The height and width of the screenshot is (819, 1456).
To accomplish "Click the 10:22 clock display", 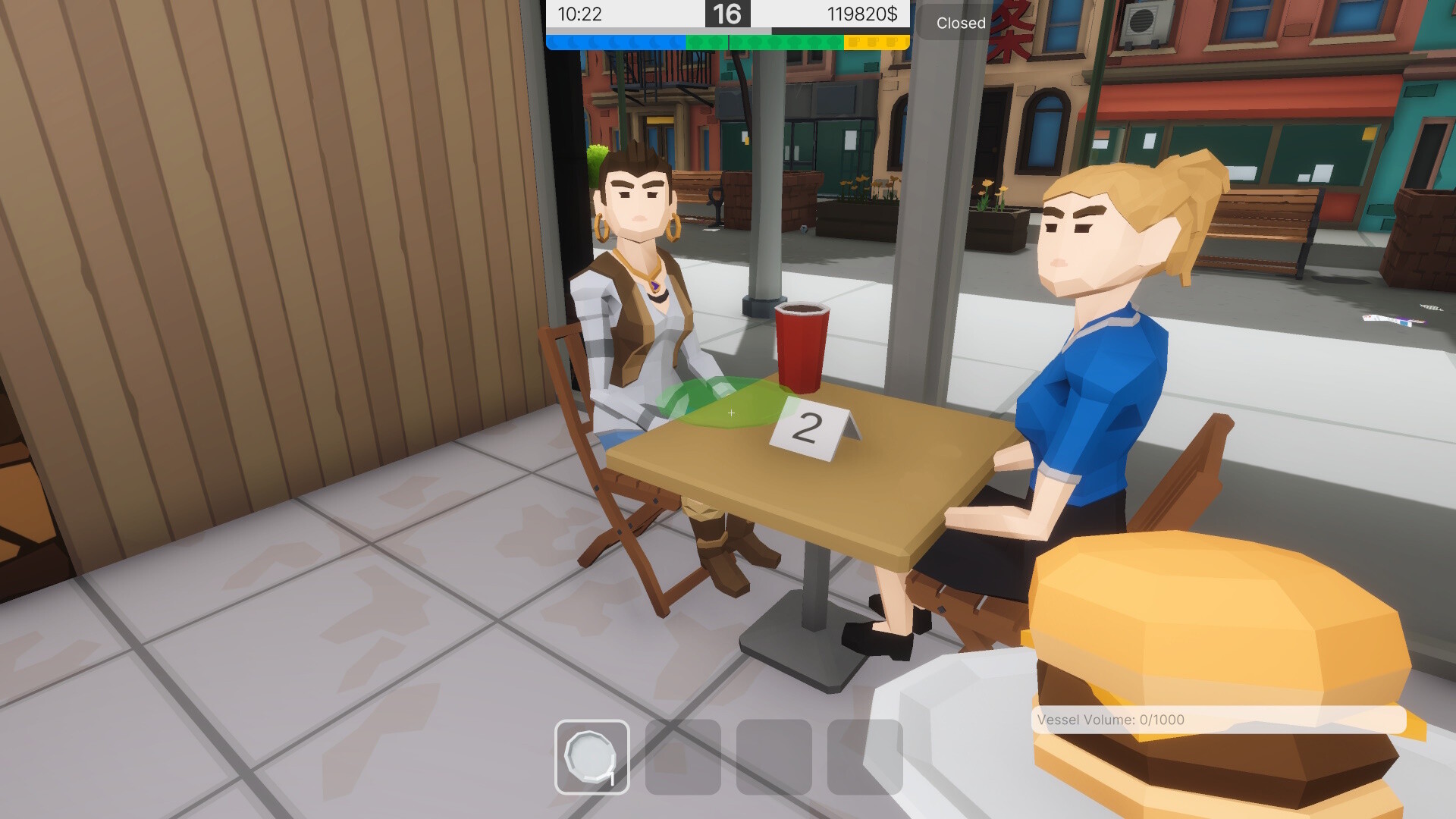I will (x=578, y=13).
